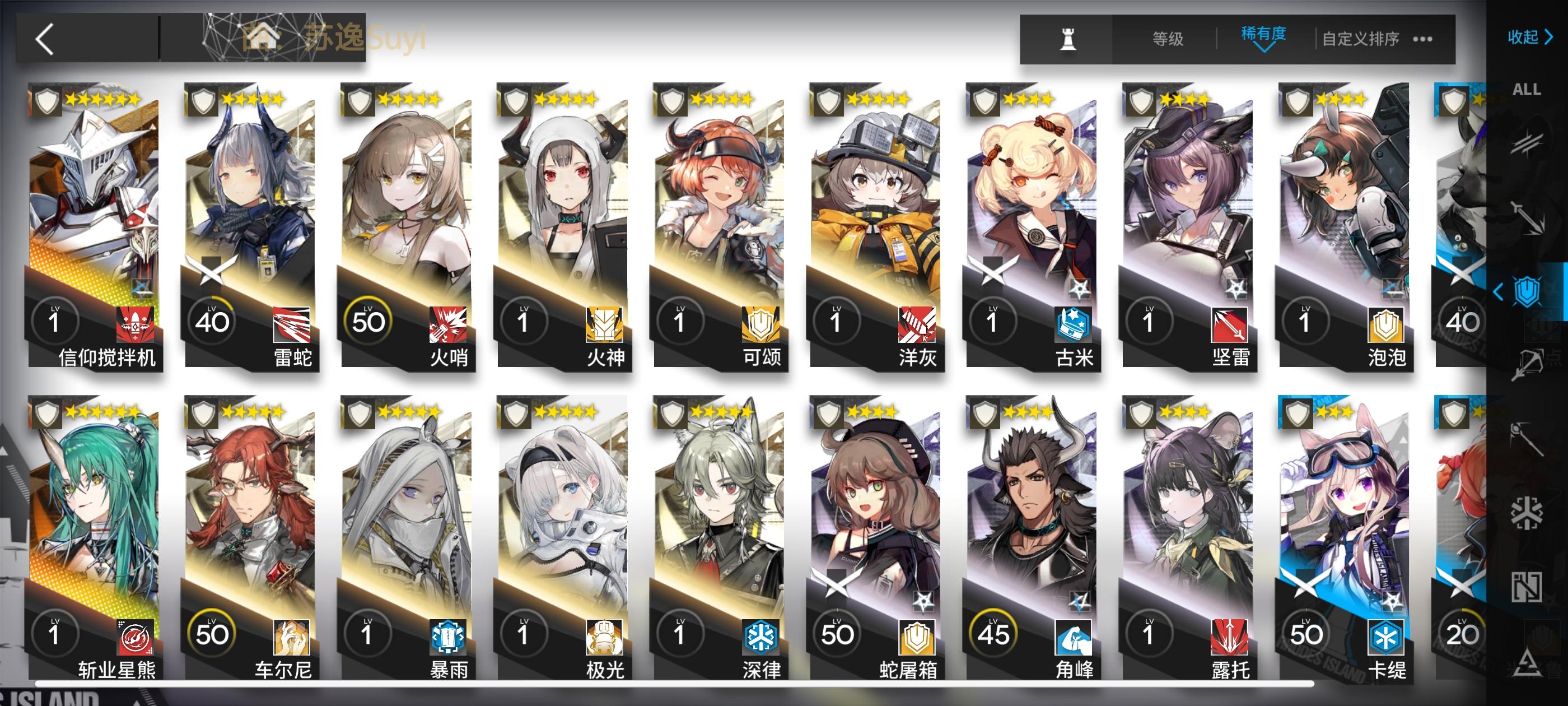This screenshot has height=706, width=1568.
Task: Switch sorting to the 等级 tab
Action: coord(1166,38)
